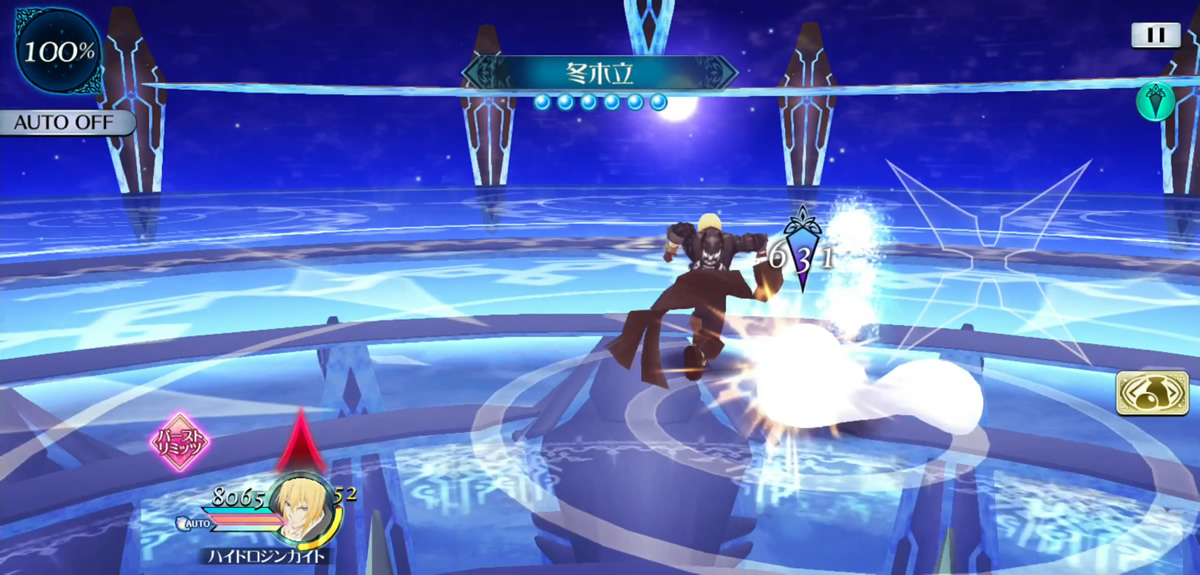The height and width of the screenshot is (575, 1200).
Task: Open the gold item bag button
Action: tap(1152, 393)
